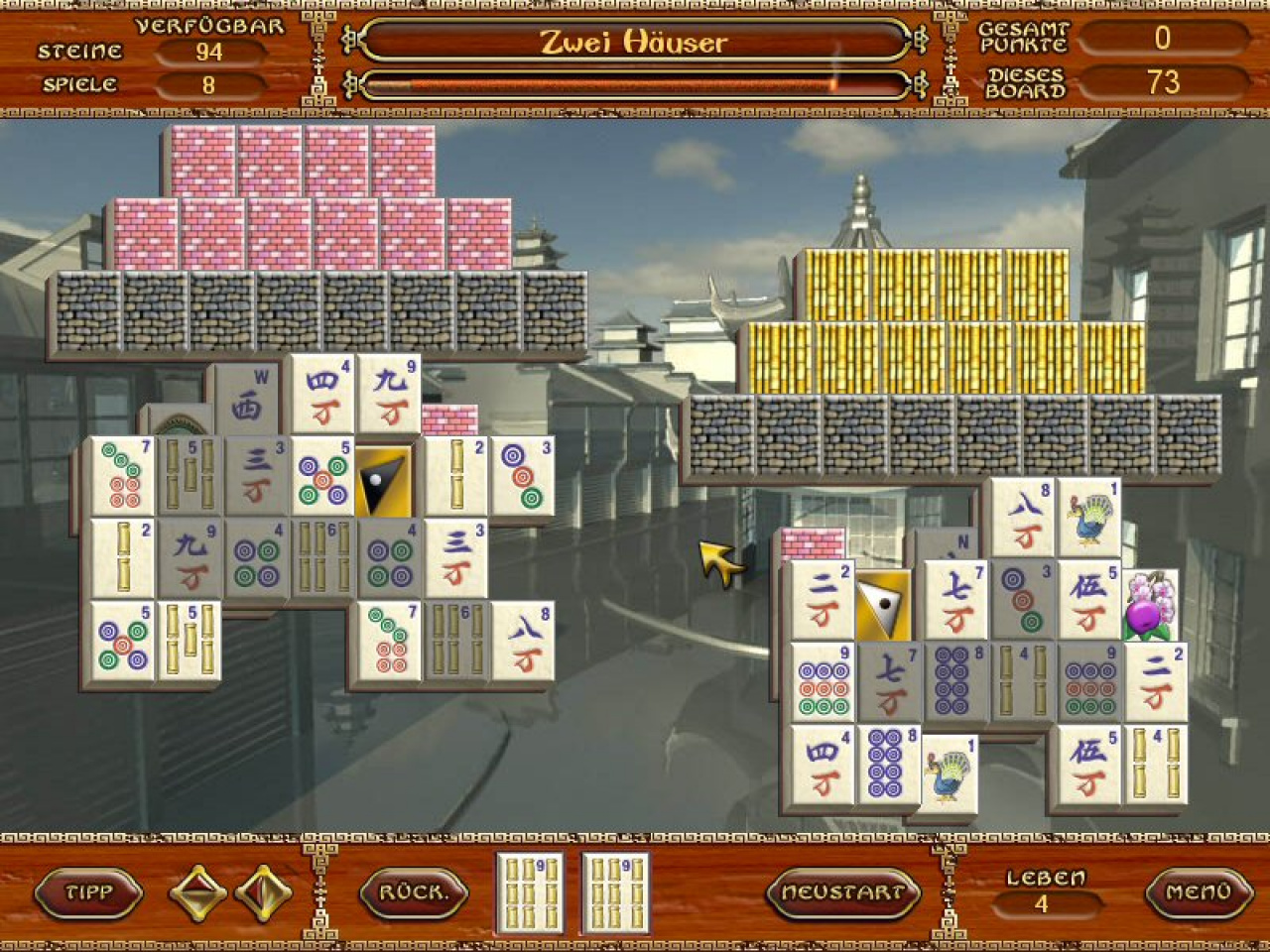
Task: Click the diamond icon split vertically
Action: (264, 892)
